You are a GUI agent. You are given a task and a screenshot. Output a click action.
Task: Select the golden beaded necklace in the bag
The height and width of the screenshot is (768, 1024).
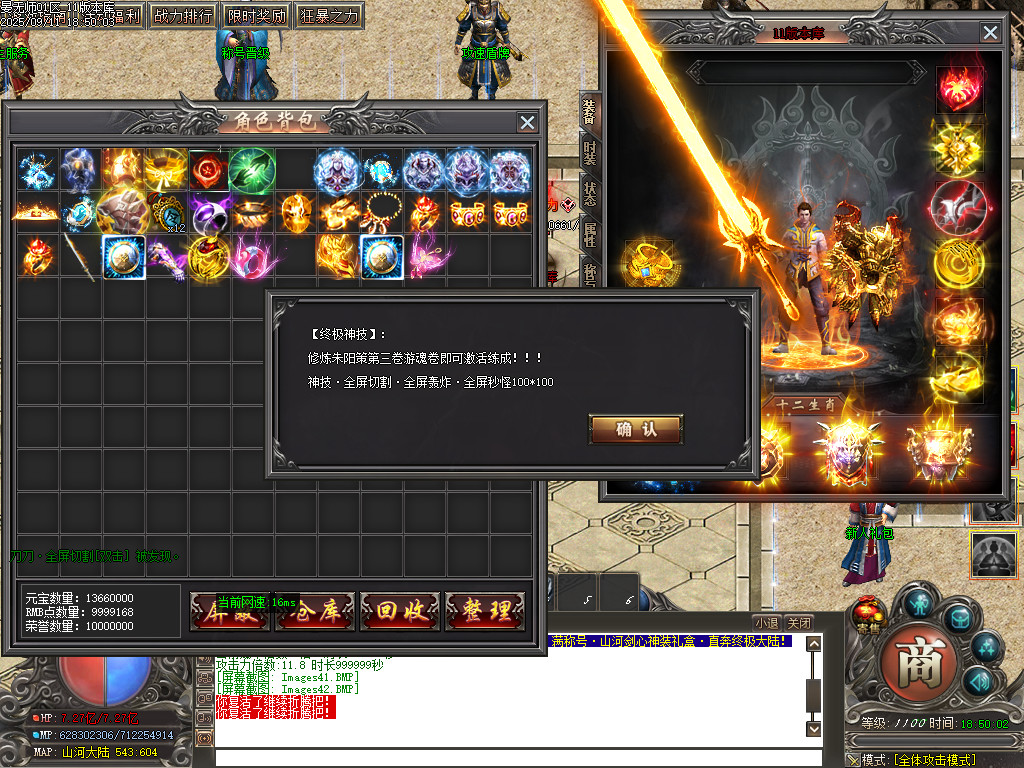coord(381,214)
